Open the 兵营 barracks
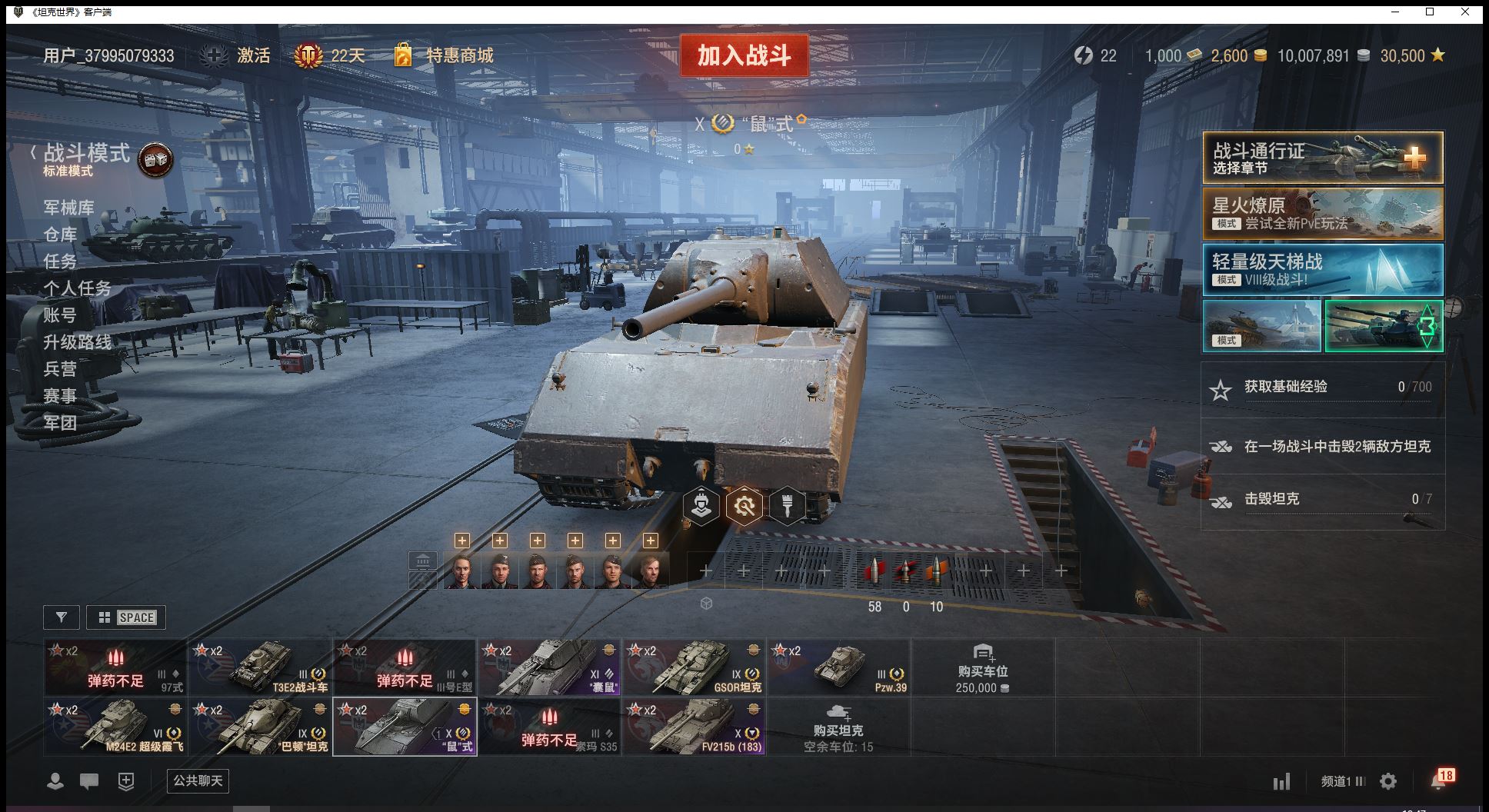This screenshot has width=1489, height=812. pyautogui.click(x=60, y=369)
